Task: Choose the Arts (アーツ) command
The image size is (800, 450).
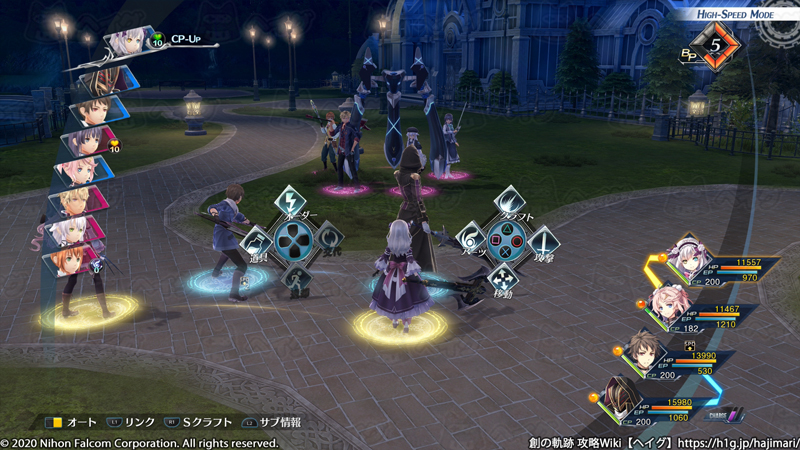Action: pyautogui.click(x=471, y=239)
